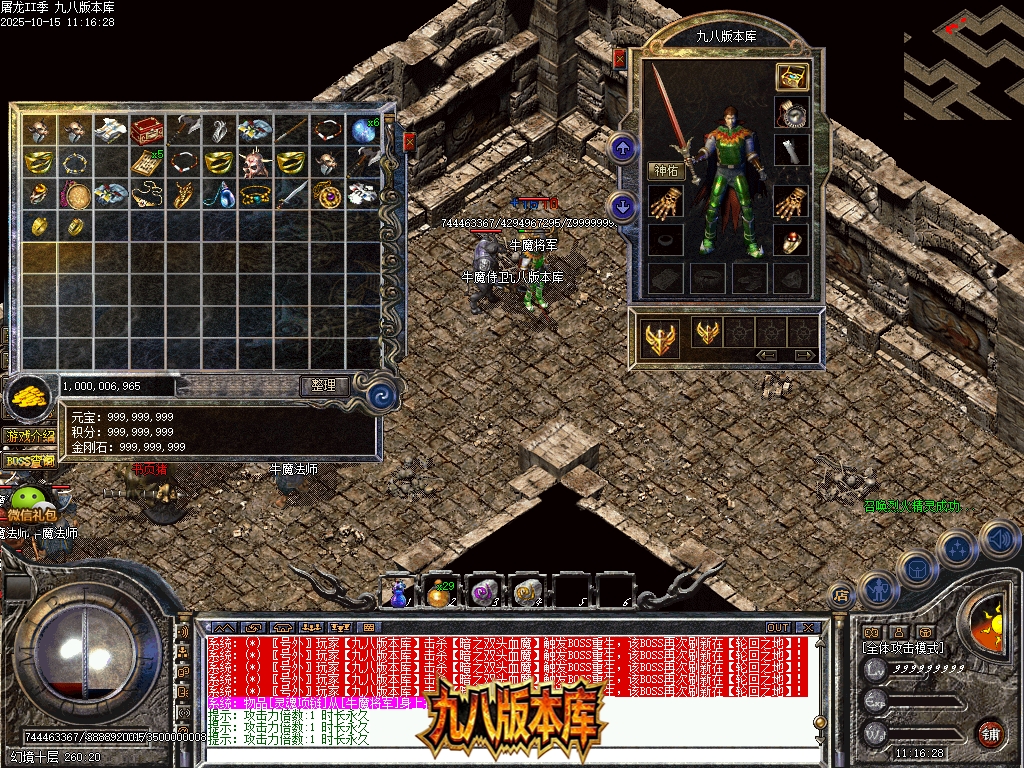Click the 整理 sort button in the bag
1024x768 pixels.
point(325,385)
